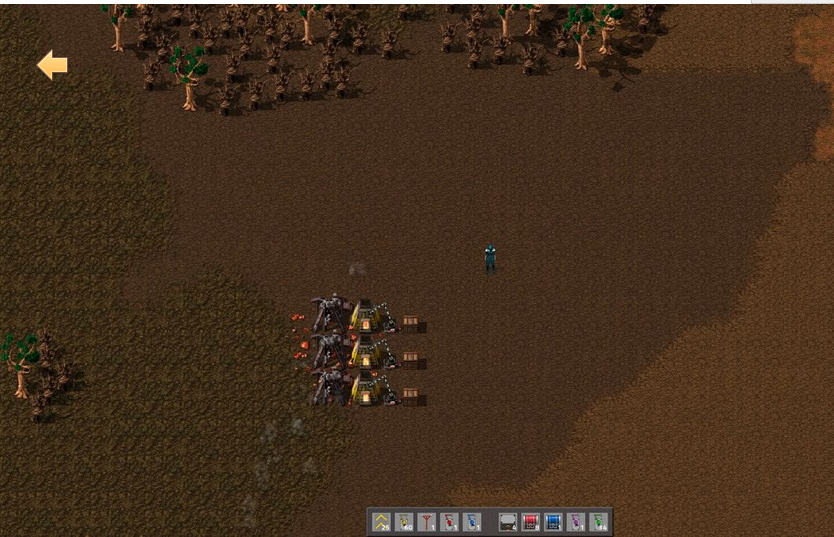
Task: Pick the green inserter from the hotbar
Action: (598, 521)
